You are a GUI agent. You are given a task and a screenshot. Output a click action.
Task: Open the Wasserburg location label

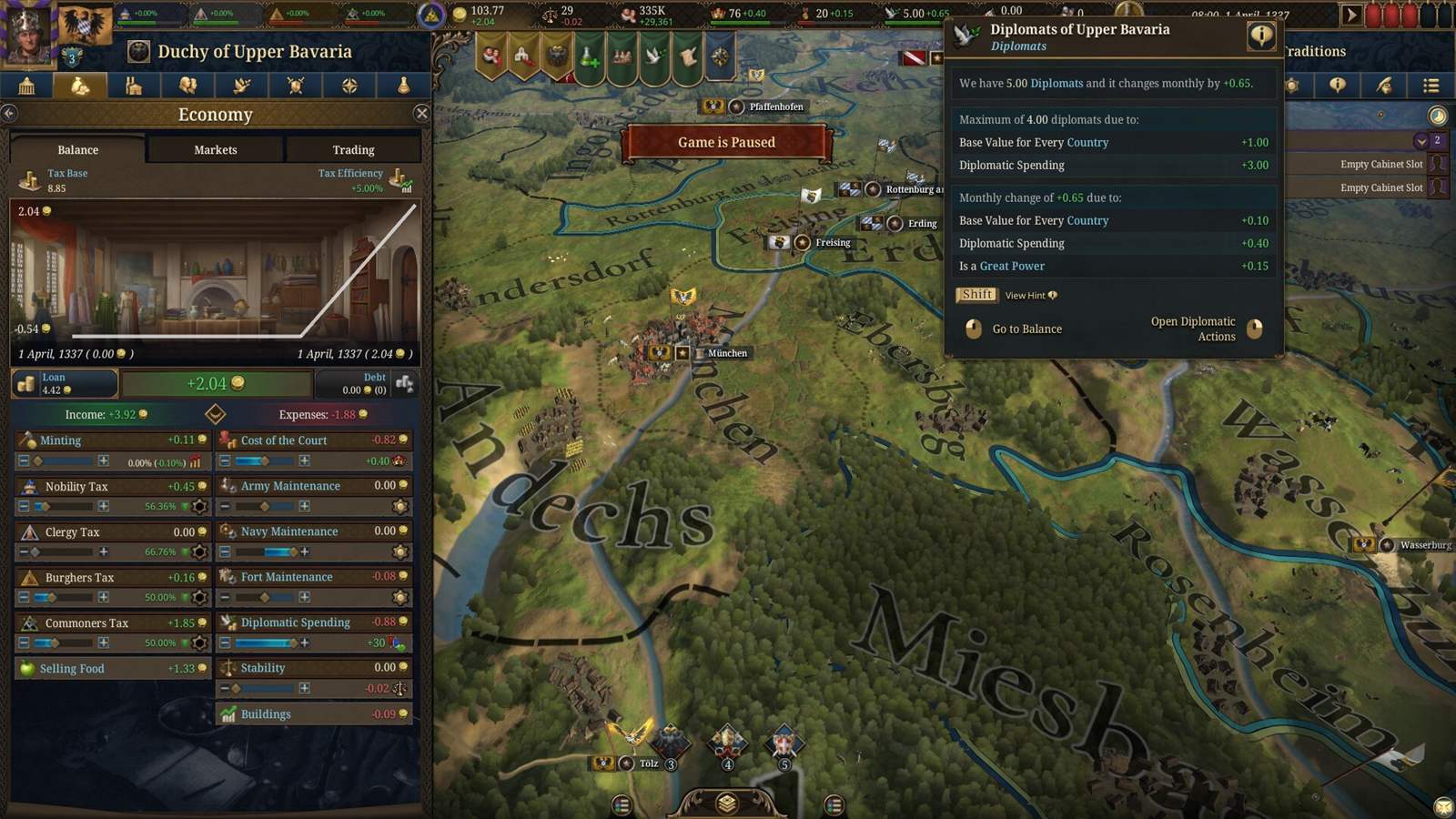pos(1425,545)
